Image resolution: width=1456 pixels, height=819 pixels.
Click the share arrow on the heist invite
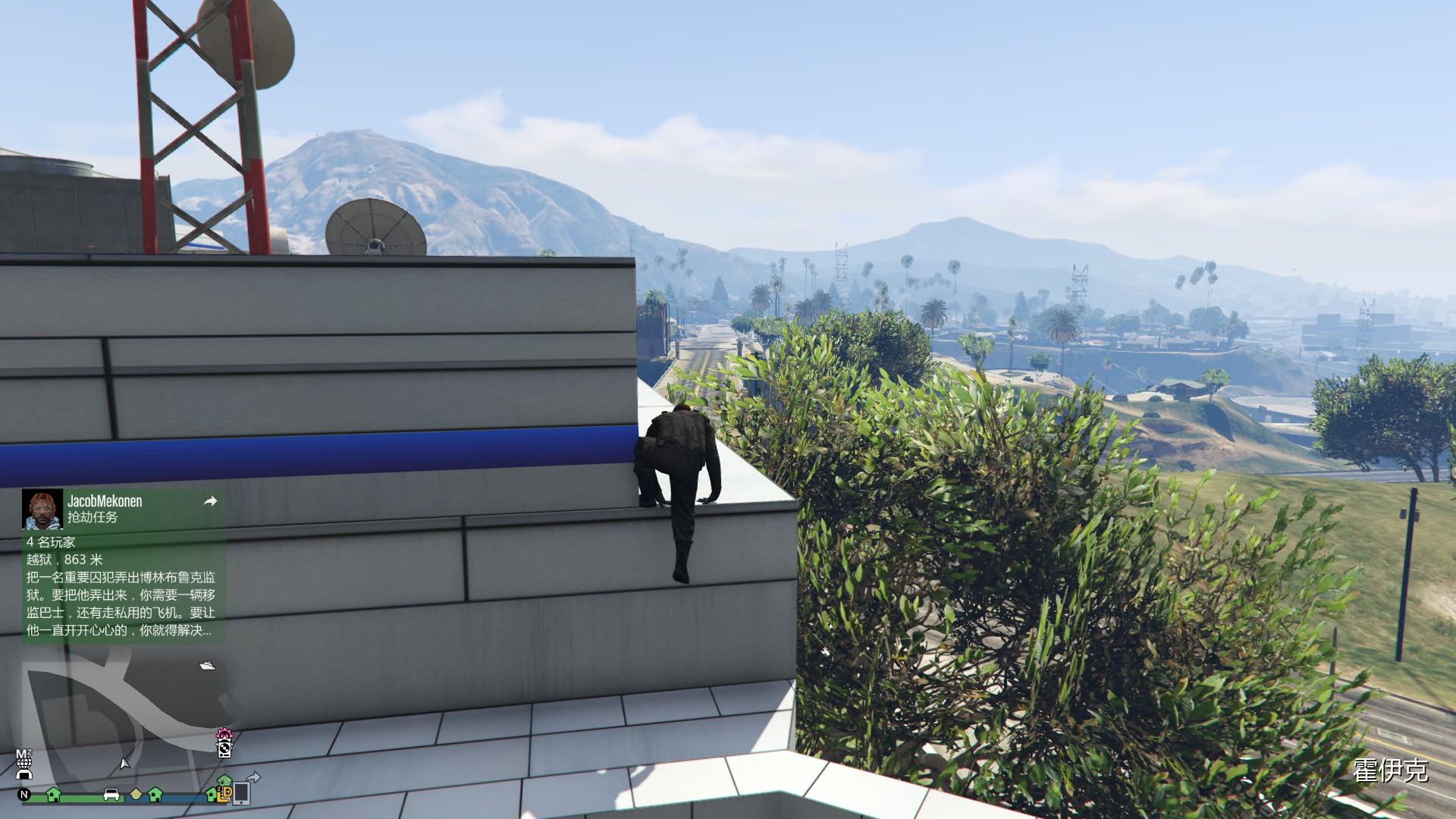(212, 501)
